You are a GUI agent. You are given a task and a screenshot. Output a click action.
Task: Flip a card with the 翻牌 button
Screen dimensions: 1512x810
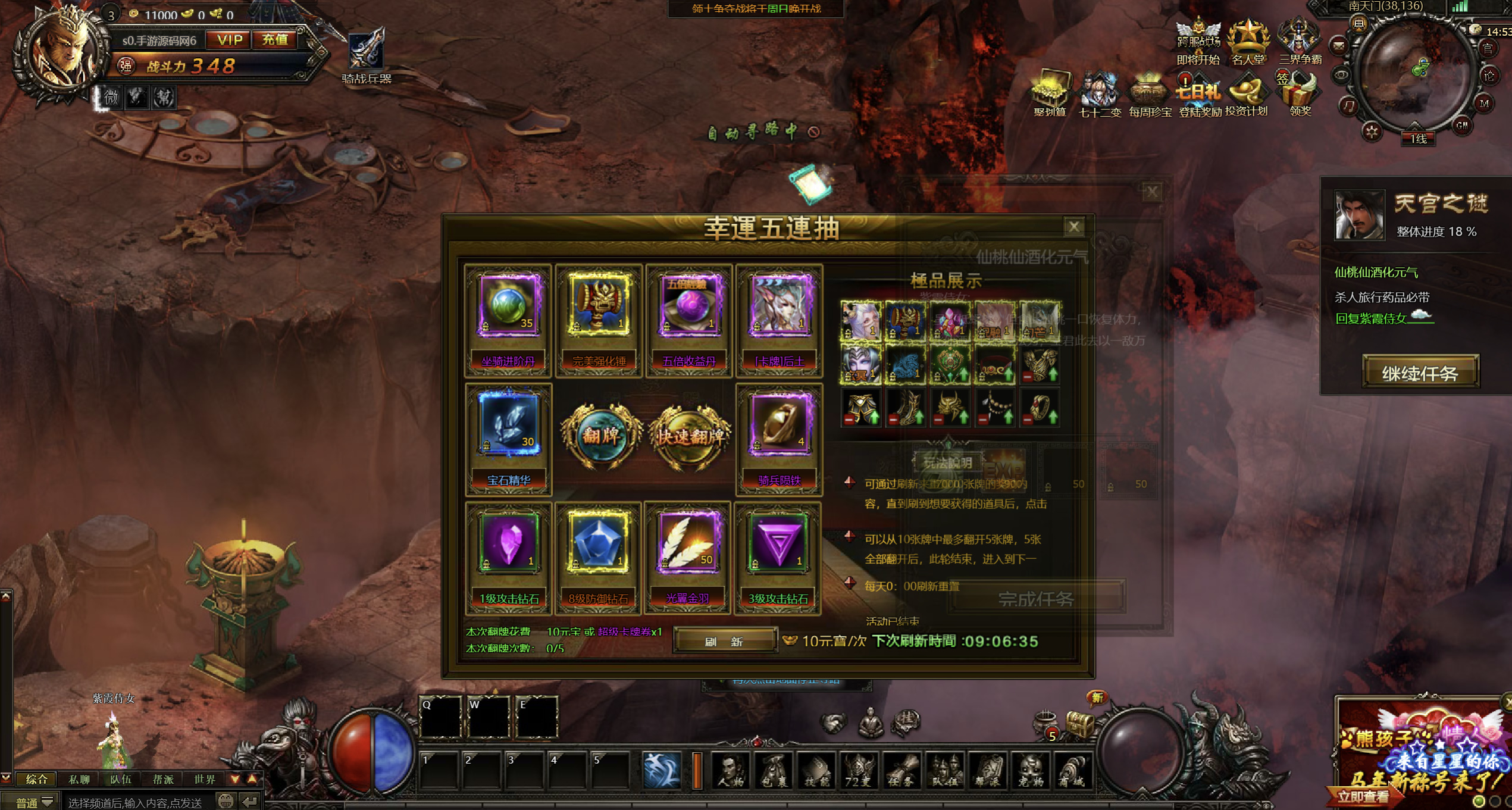tap(601, 436)
